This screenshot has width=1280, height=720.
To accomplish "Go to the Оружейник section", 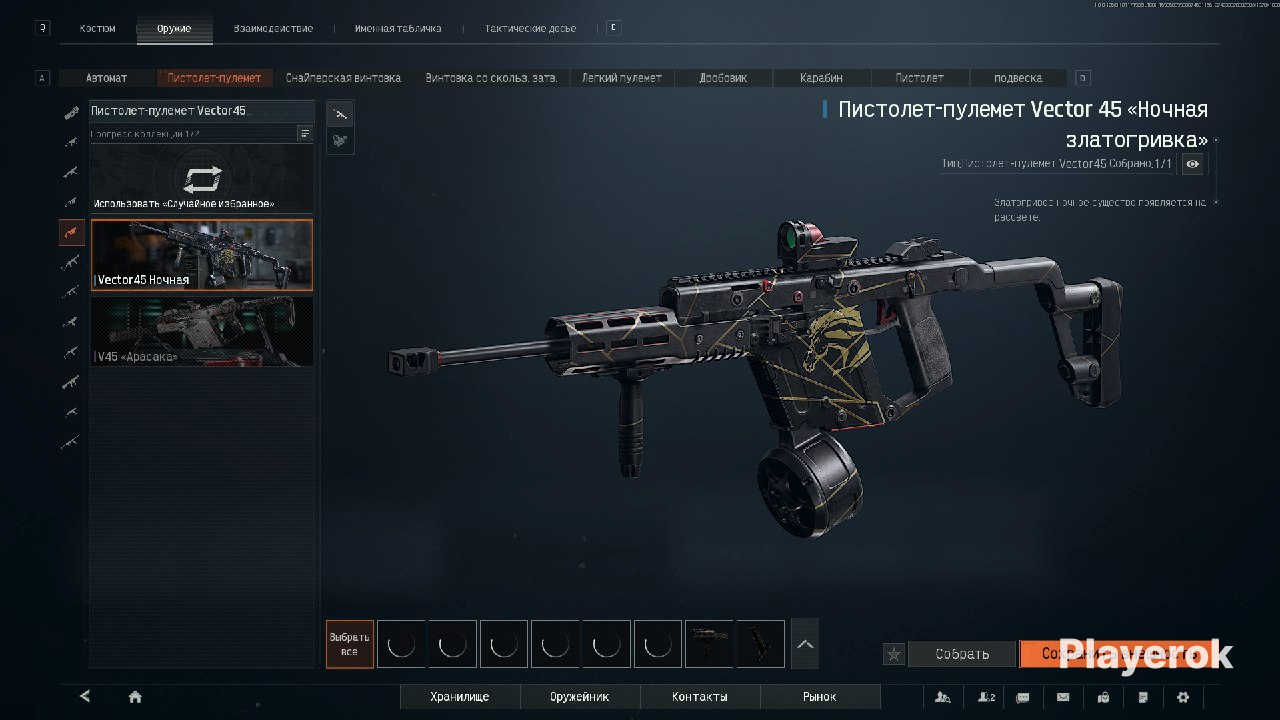I will [x=580, y=697].
